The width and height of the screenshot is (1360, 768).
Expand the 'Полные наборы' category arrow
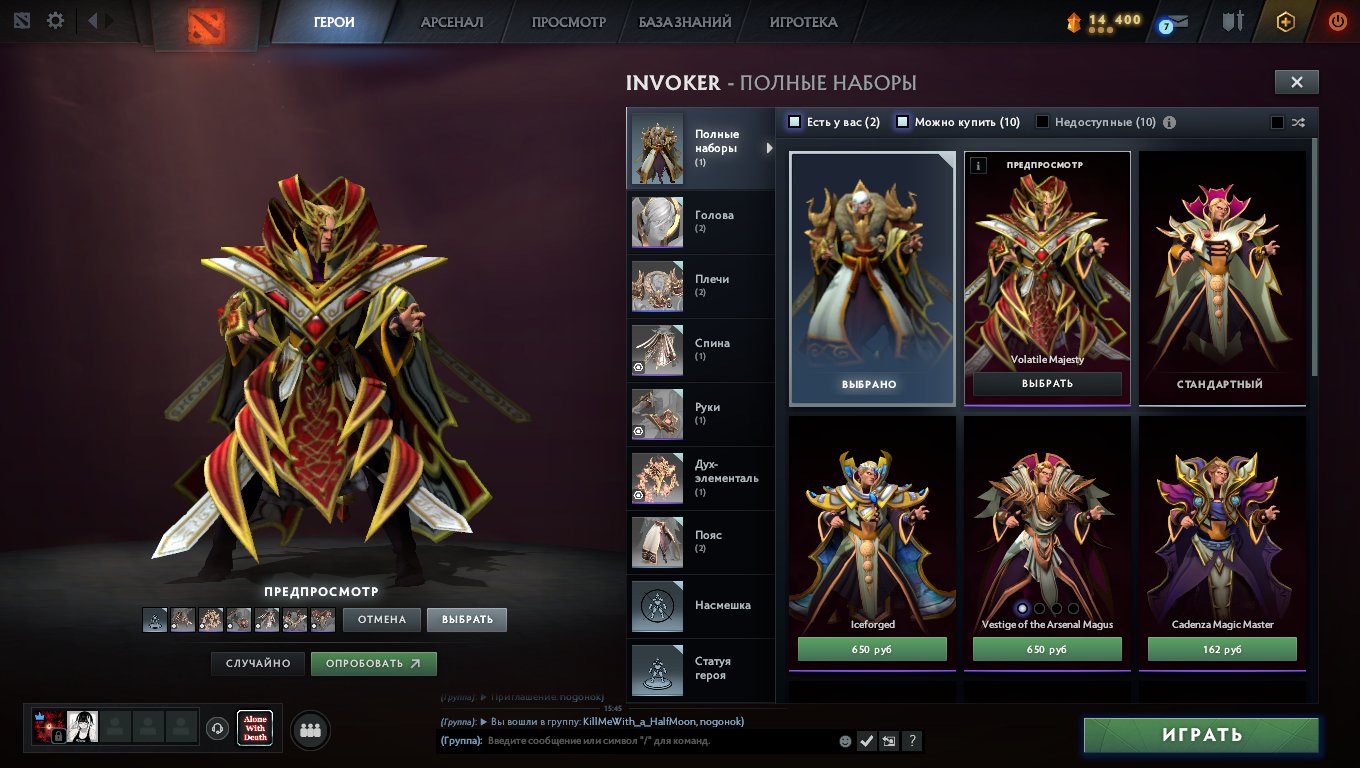pyautogui.click(x=770, y=148)
